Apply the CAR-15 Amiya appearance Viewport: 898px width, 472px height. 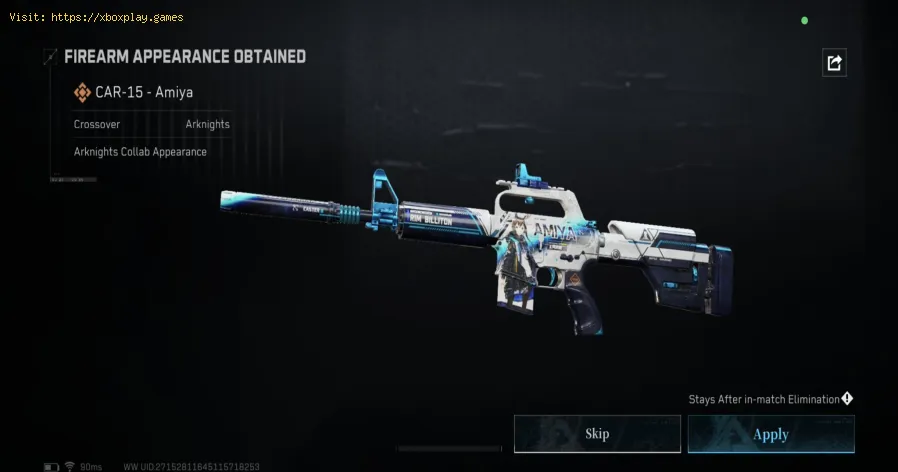770,434
